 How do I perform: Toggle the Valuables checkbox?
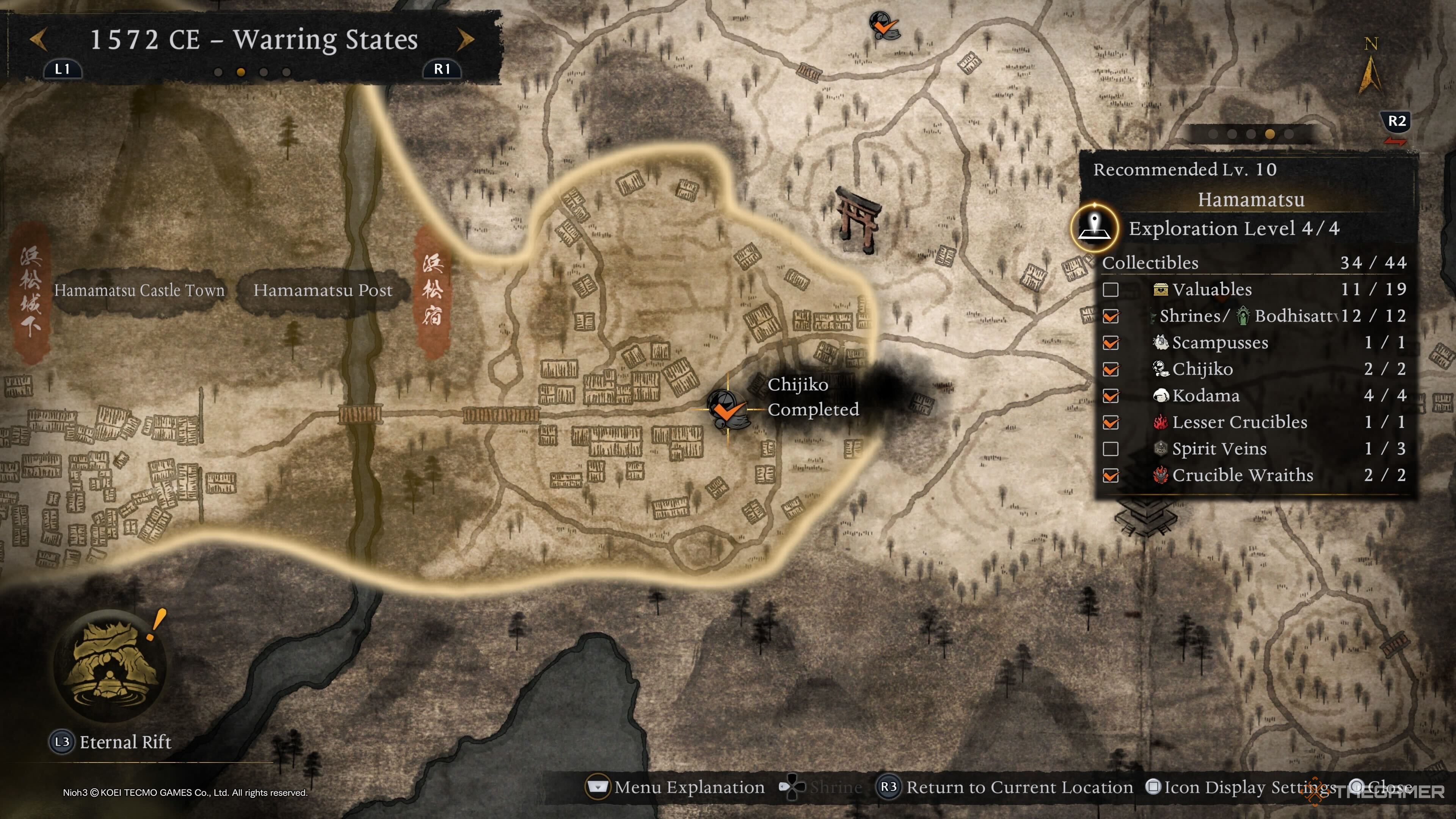[x=1111, y=290]
